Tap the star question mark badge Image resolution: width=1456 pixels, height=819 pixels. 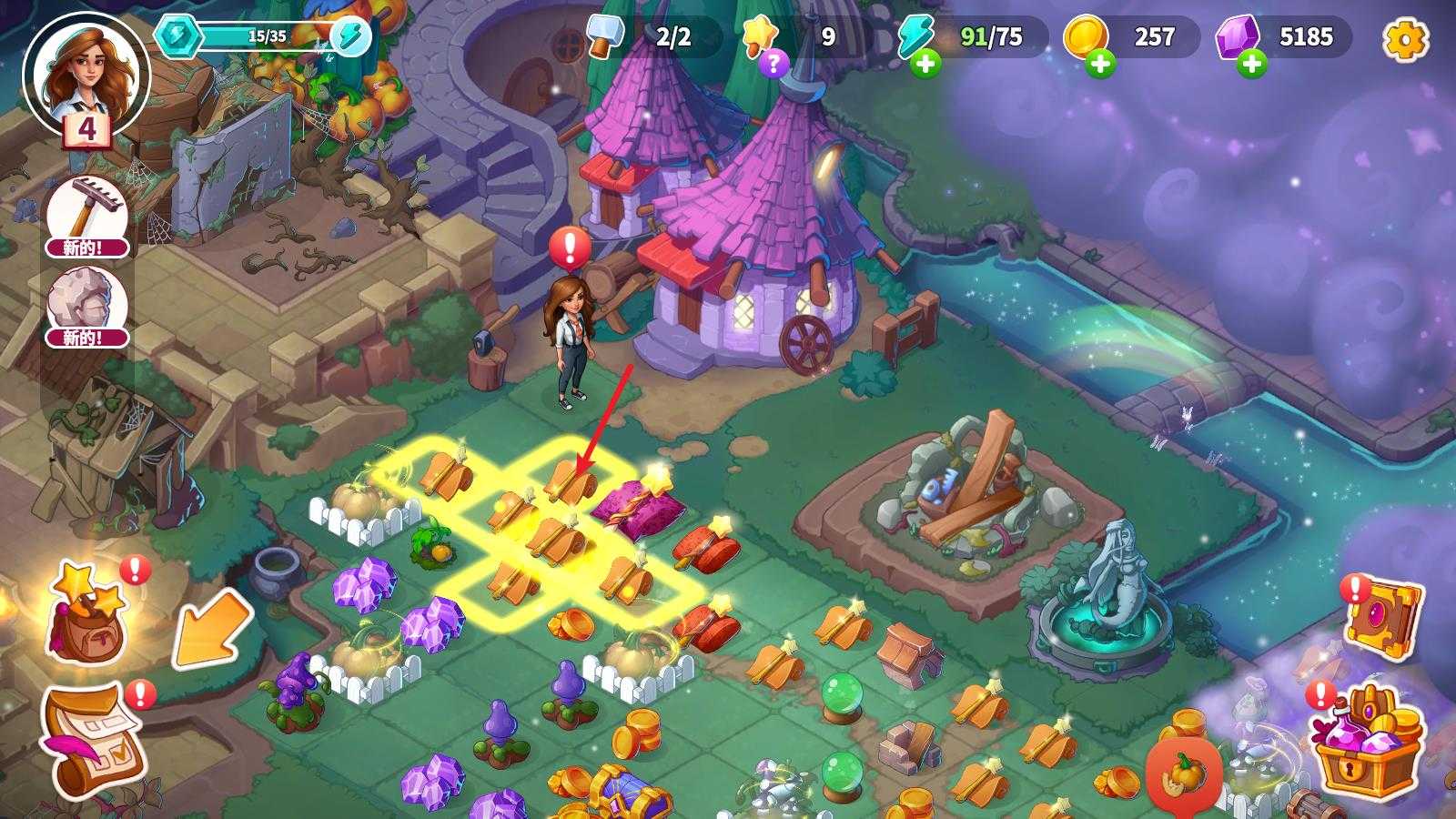pos(773,63)
